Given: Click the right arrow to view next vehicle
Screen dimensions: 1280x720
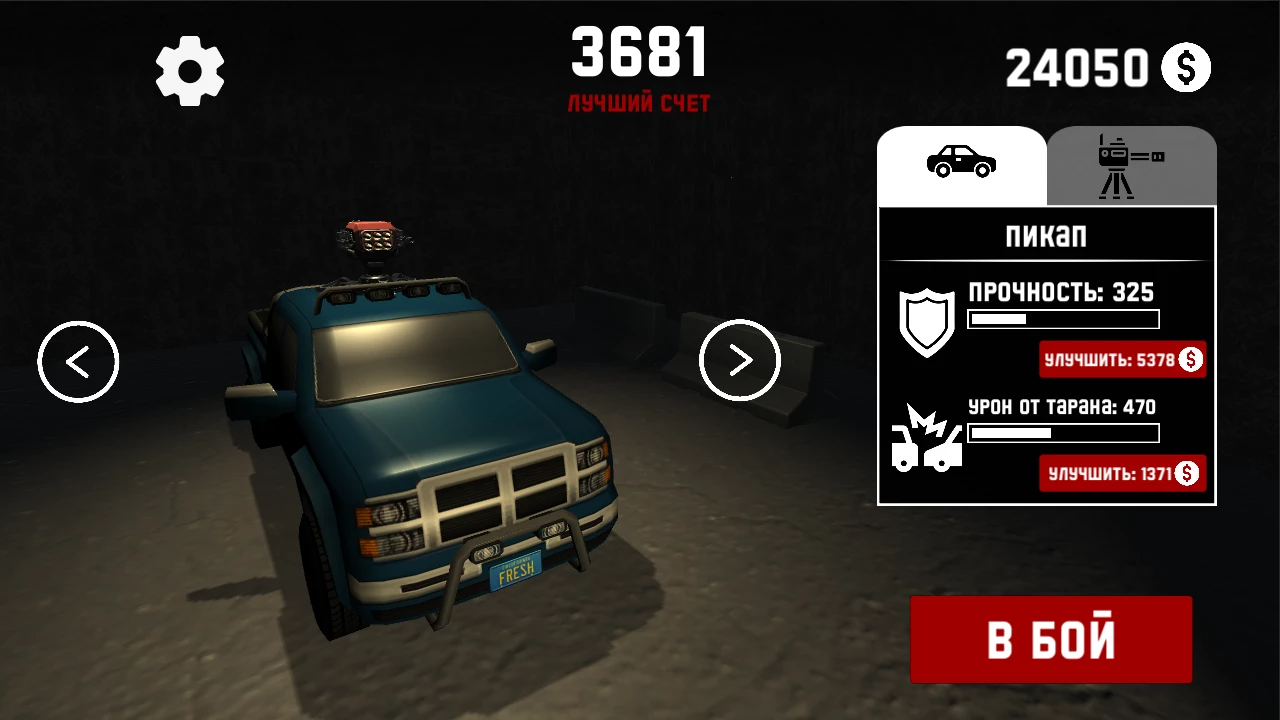Looking at the screenshot, I should 740,361.
